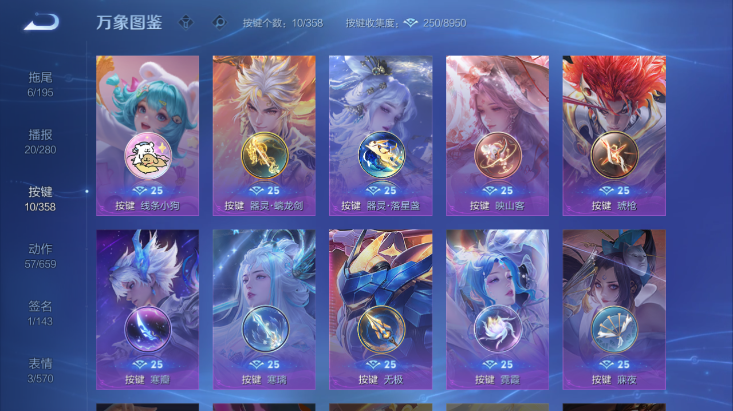Go back using the return arrow

41,22
